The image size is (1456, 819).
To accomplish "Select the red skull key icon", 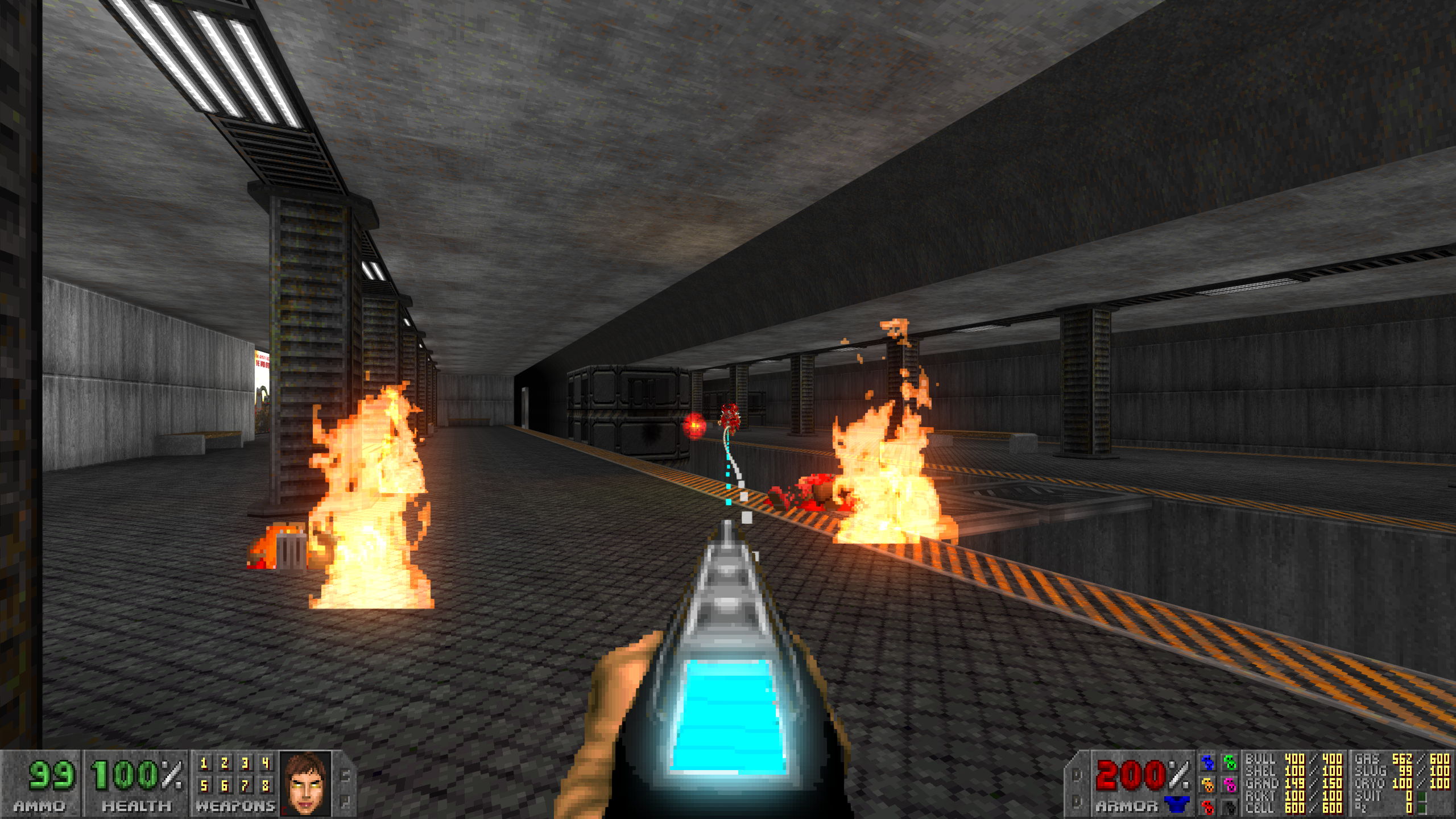I will pos(1207,806).
